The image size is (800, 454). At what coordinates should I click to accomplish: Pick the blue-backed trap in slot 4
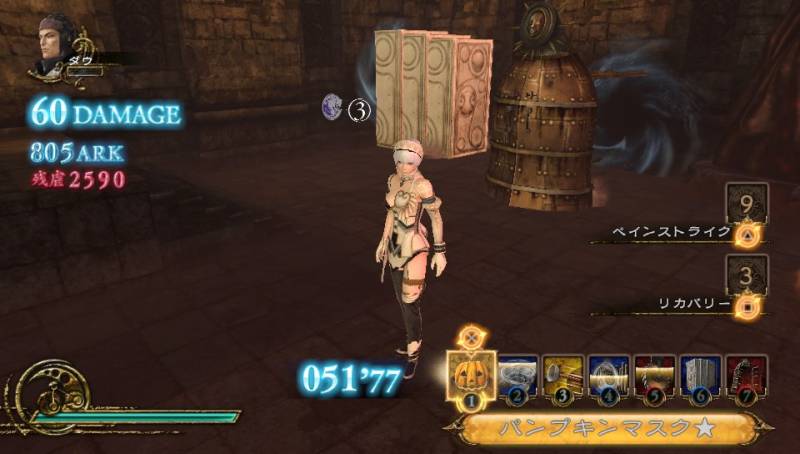point(609,377)
